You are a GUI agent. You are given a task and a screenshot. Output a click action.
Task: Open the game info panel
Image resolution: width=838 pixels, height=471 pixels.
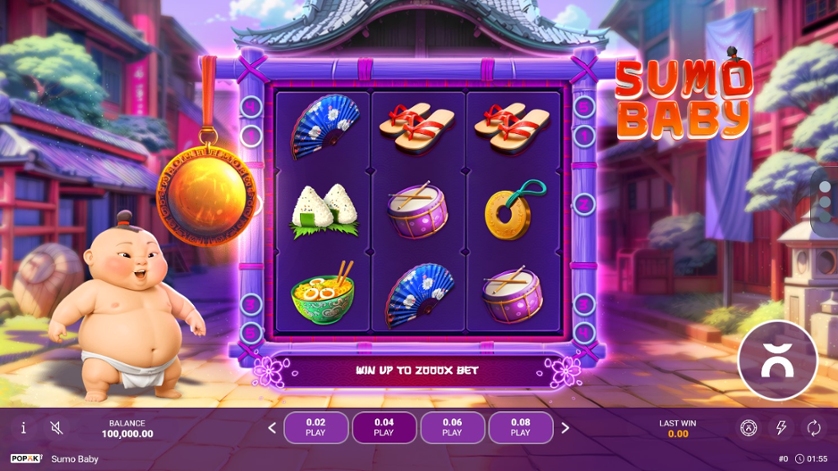coord(24,428)
